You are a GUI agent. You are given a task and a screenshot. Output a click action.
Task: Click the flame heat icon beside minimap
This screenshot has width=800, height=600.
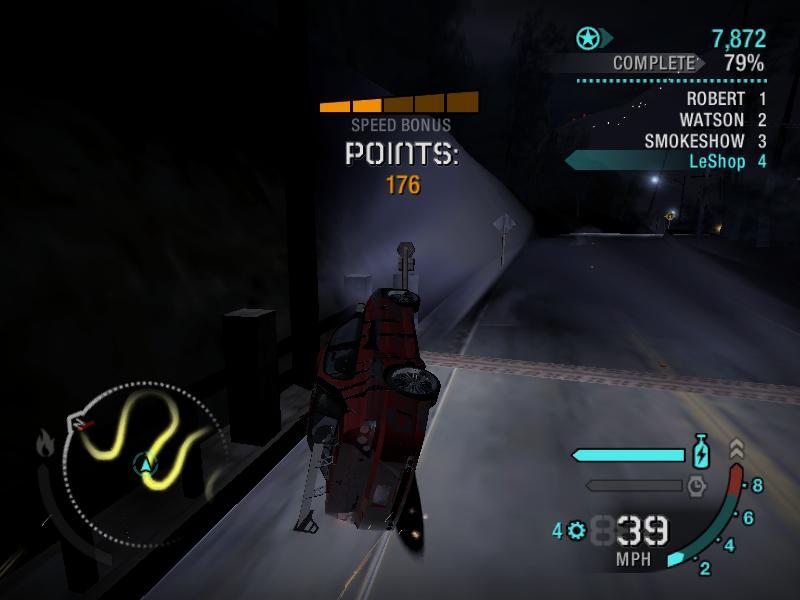pyautogui.click(x=46, y=442)
